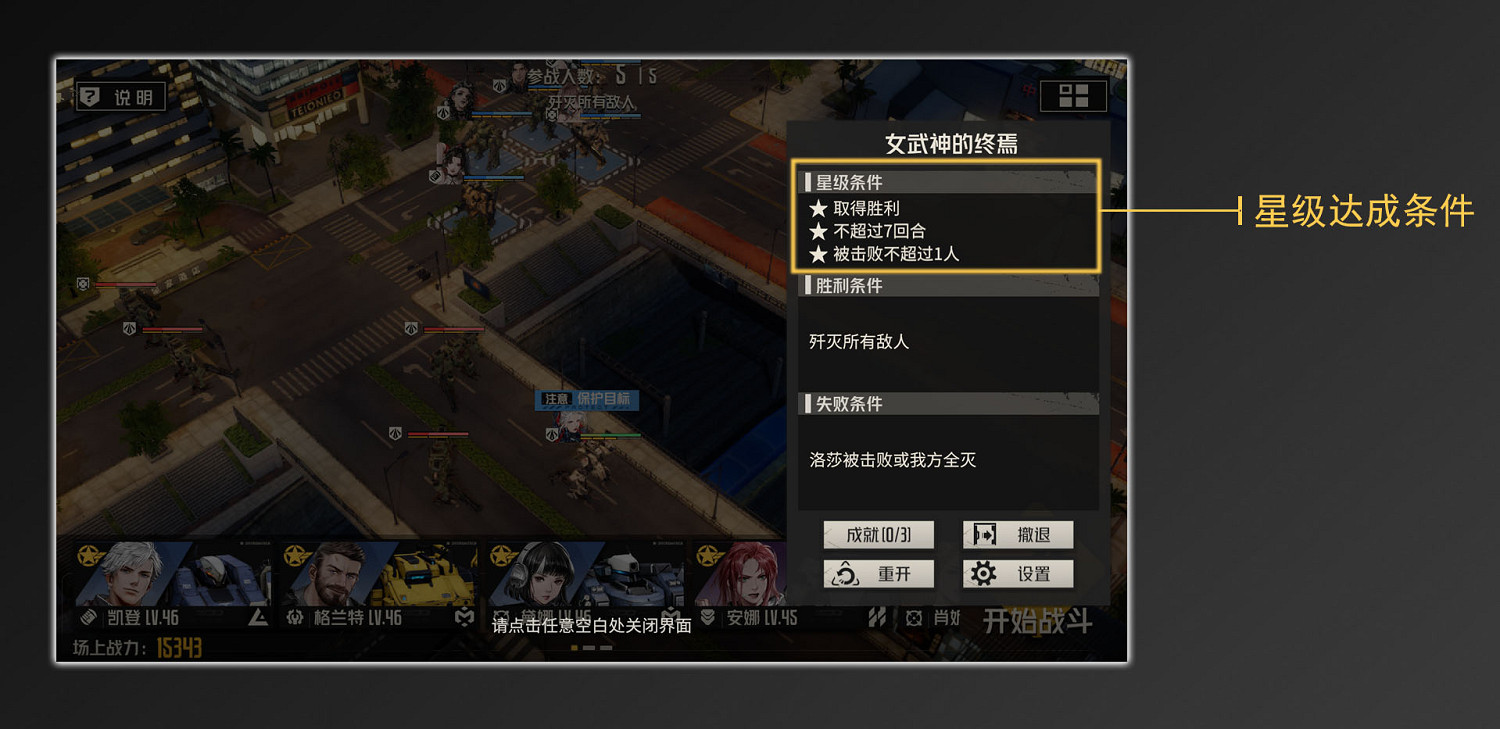Click the small icon left of 肖妮's name
The height and width of the screenshot is (729, 1500).
click(913, 618)
